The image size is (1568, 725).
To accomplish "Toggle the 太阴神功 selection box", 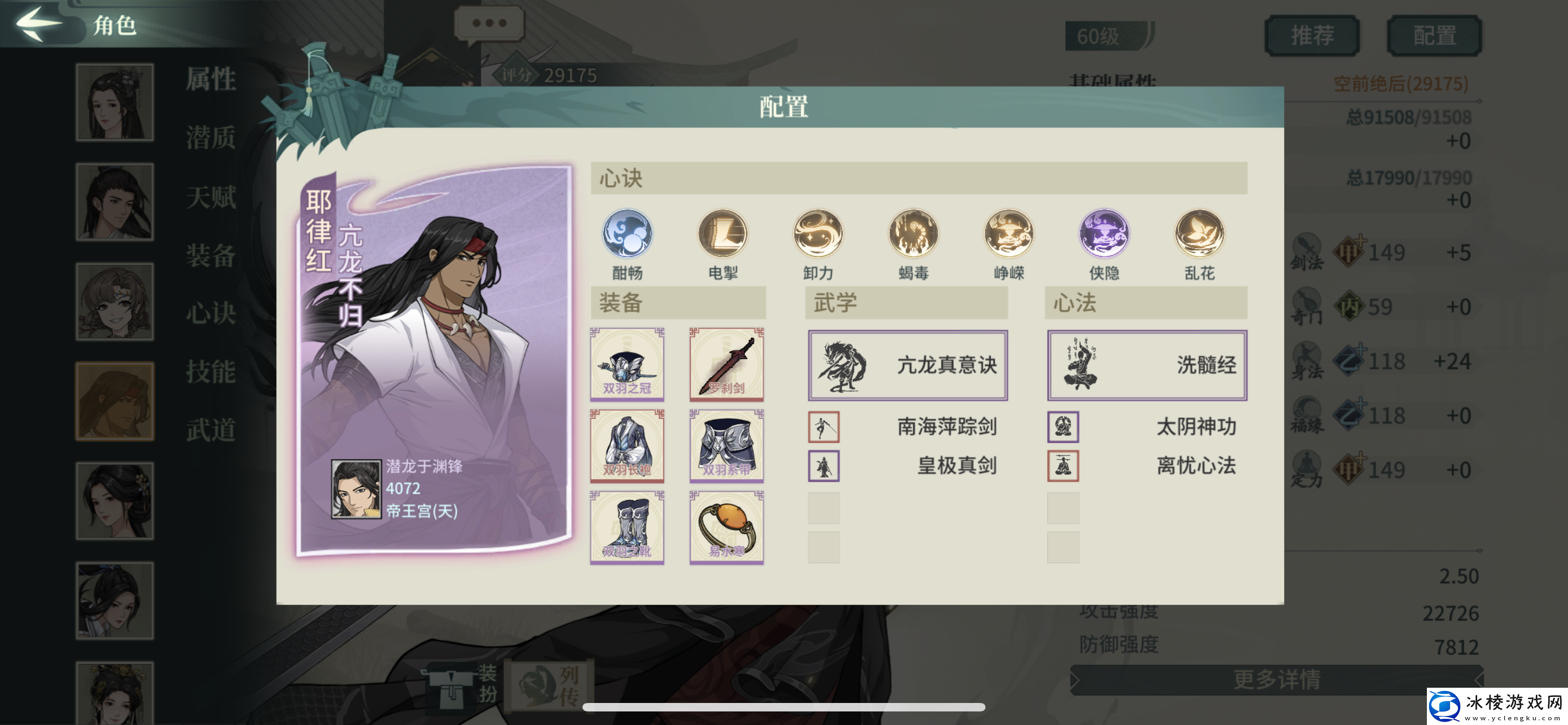I will [1062, 427].
